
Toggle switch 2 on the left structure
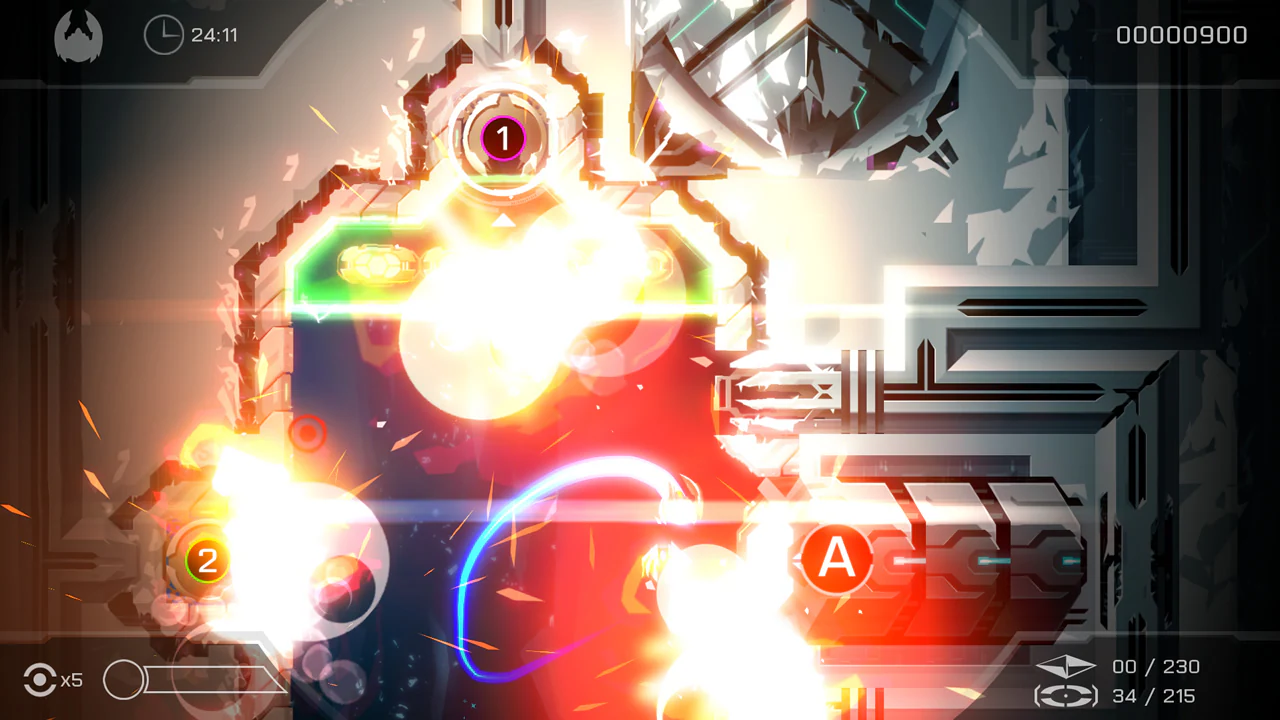(208, 560)
